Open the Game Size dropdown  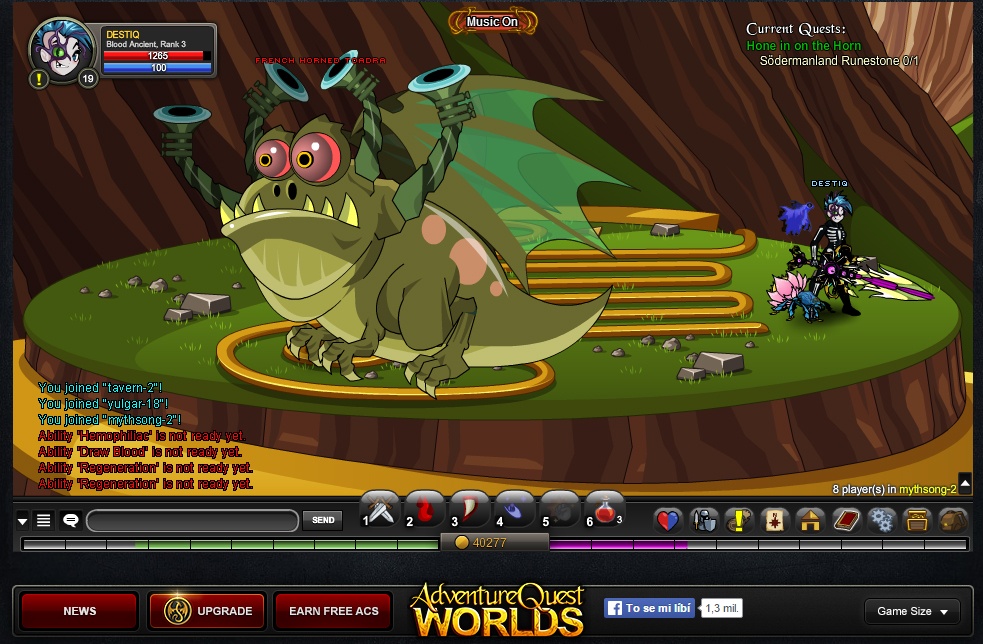point(911,611)
